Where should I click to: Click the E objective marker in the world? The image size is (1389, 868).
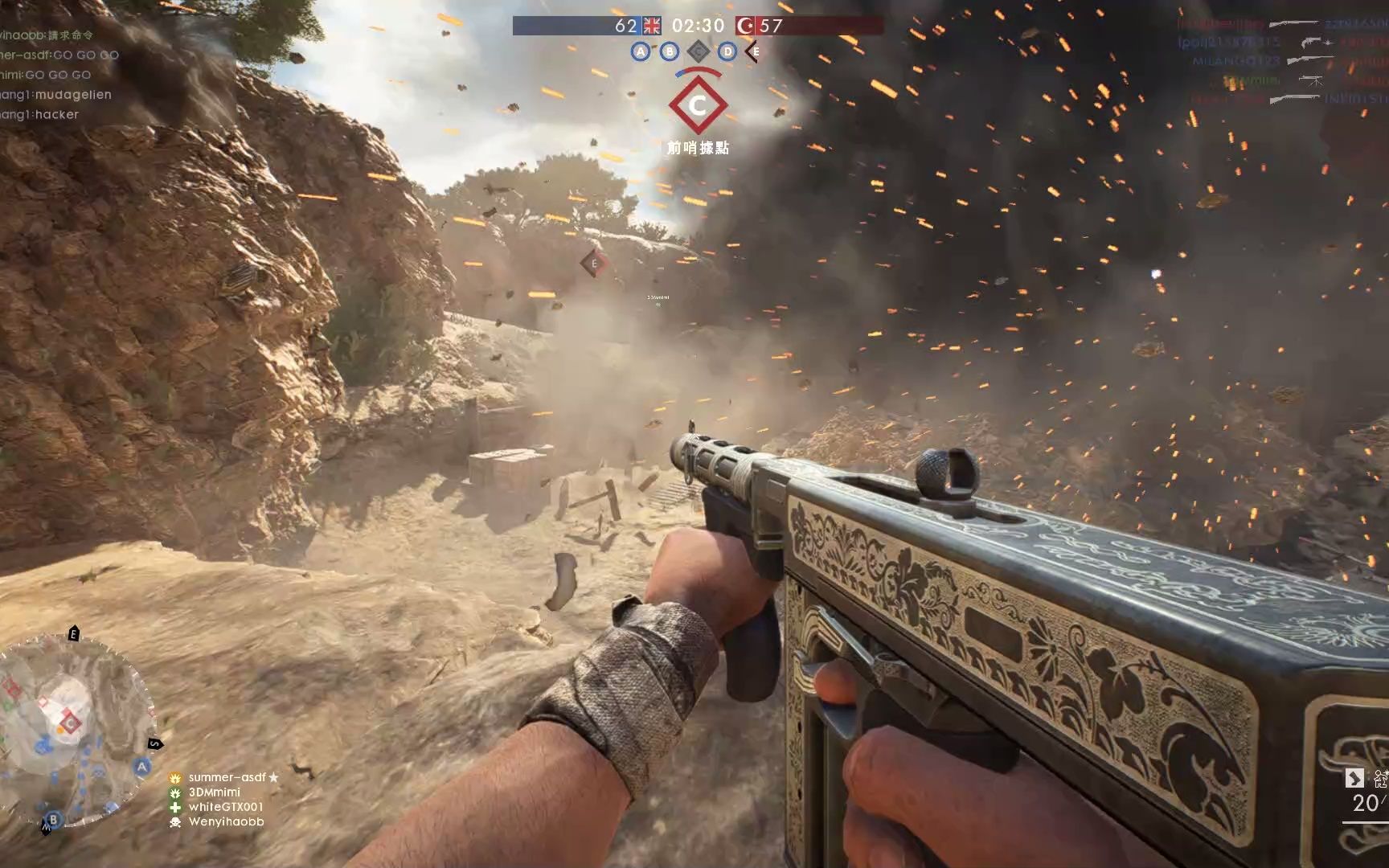tap(594, 264)
